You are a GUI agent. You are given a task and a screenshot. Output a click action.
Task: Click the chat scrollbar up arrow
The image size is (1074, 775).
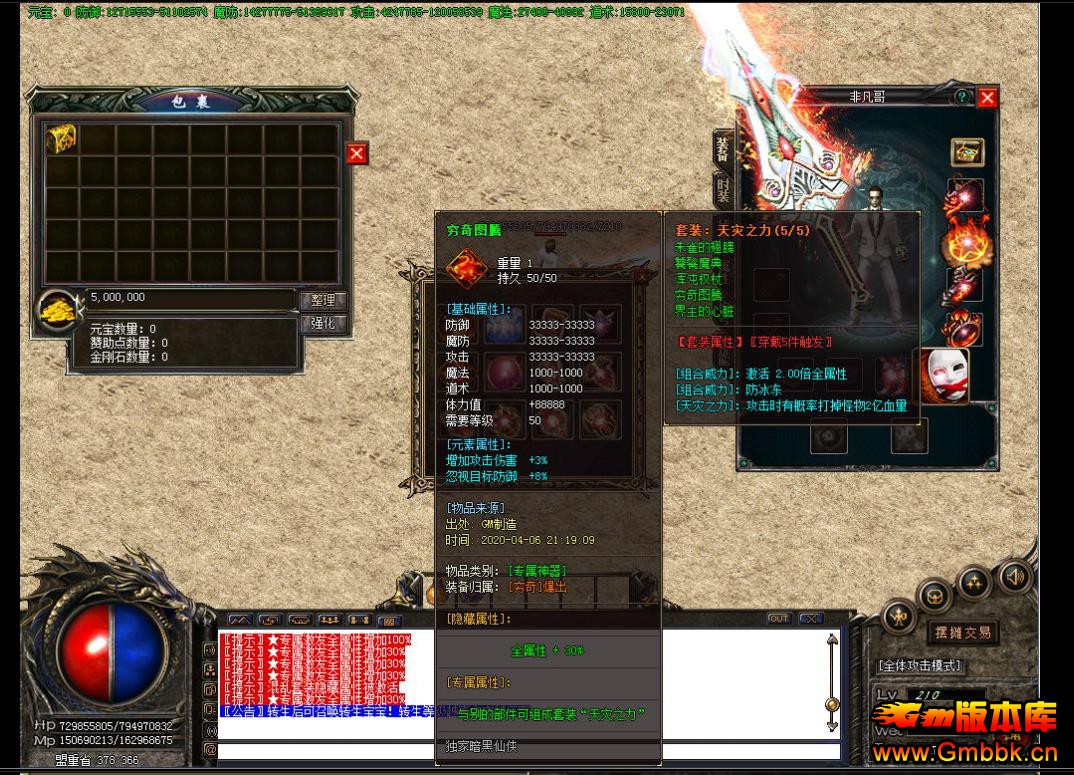(831, 640)
